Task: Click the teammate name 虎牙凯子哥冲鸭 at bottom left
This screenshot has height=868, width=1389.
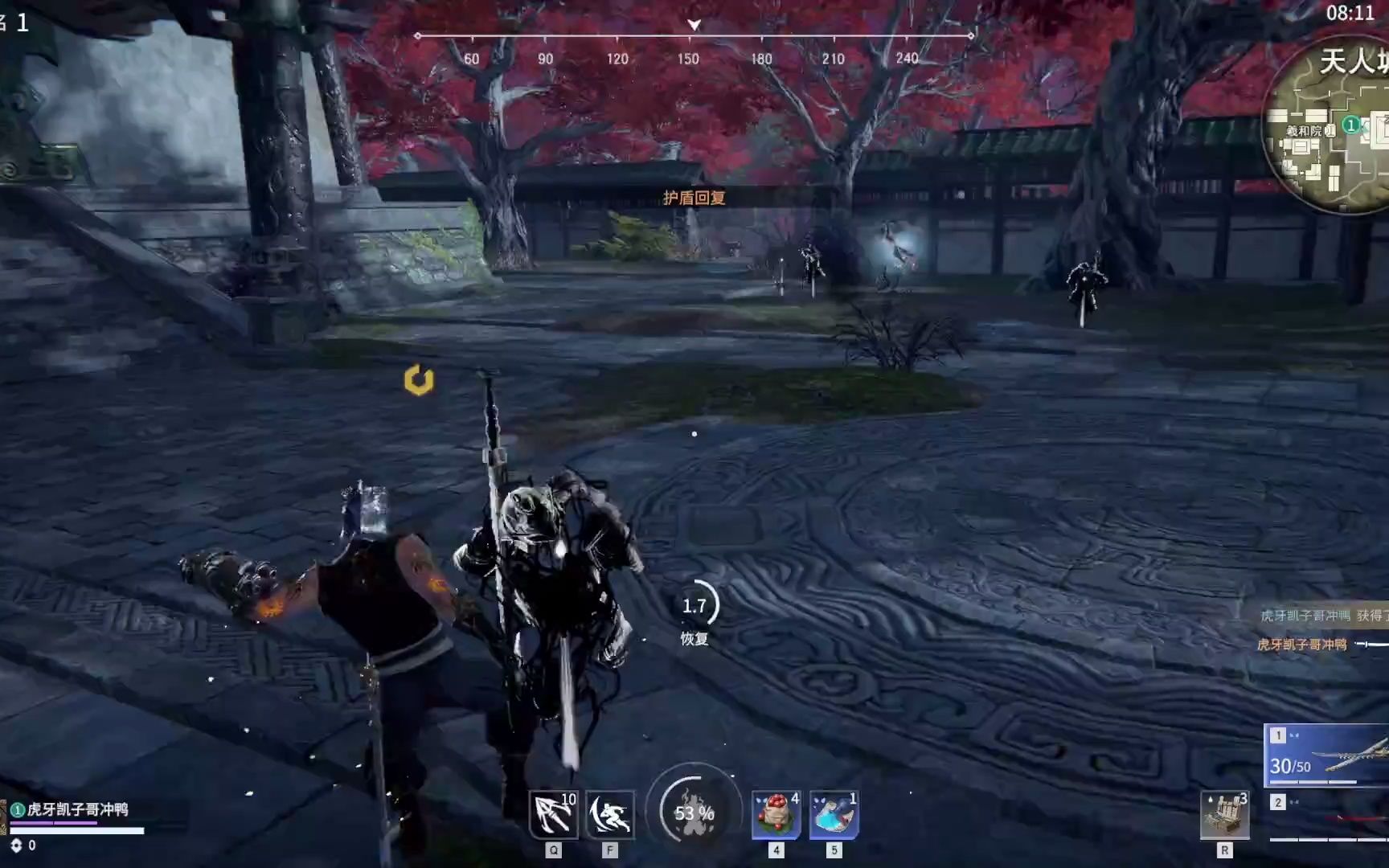Action: pos(77,809)
